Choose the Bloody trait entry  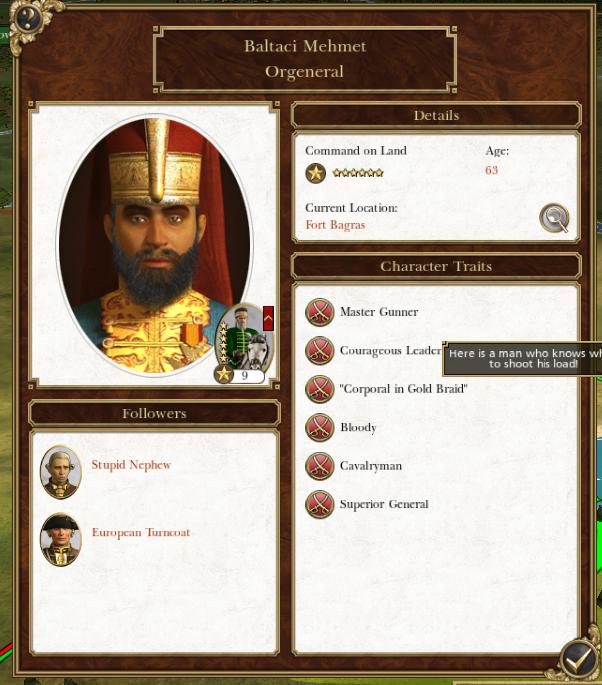pyautogui.click(x=358, y=428)
